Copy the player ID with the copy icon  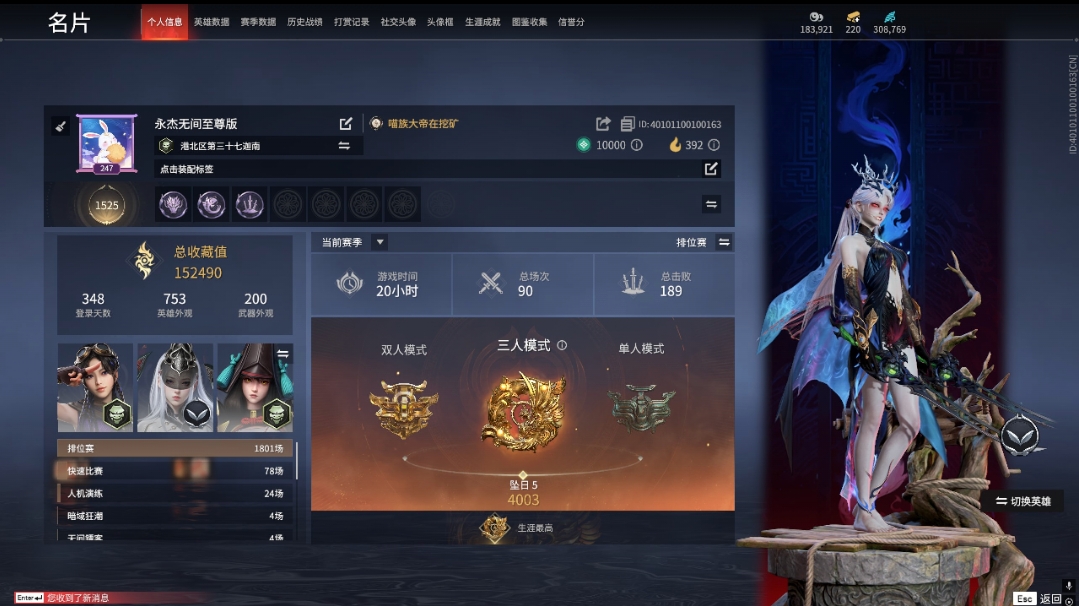(627, 124)
